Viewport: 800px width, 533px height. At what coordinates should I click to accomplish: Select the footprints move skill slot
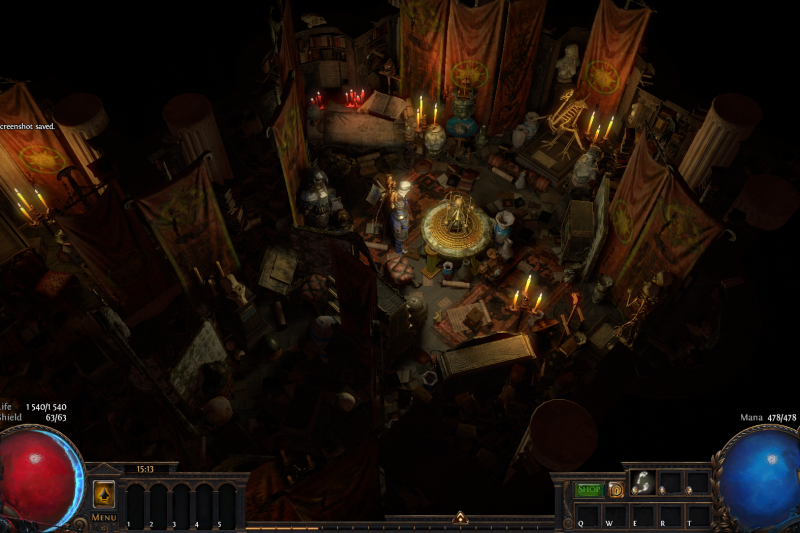pos(643,484)
